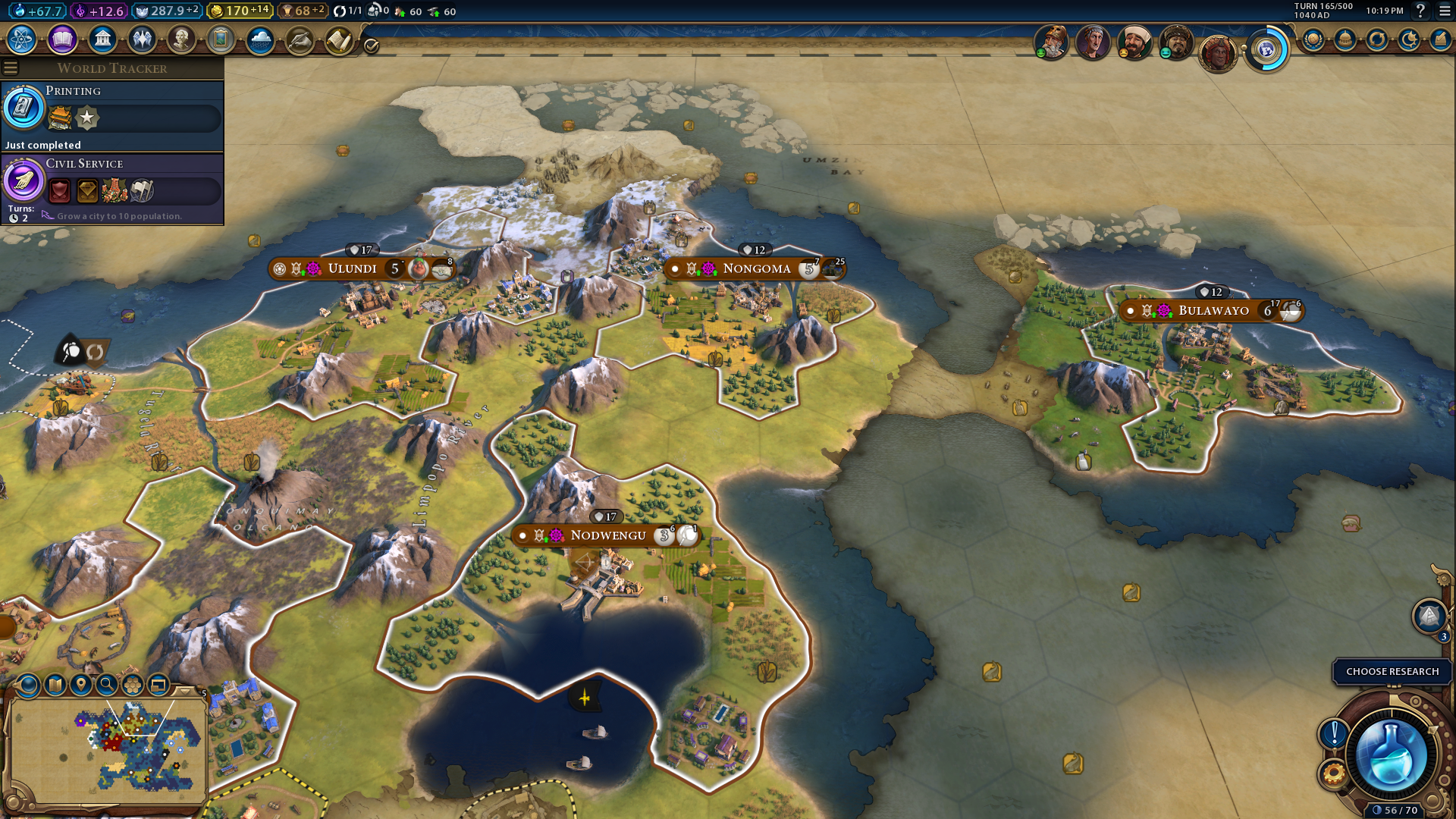Select the Nongoma city banner
The image size is (1456, 819).
click(x=756, y=268)
